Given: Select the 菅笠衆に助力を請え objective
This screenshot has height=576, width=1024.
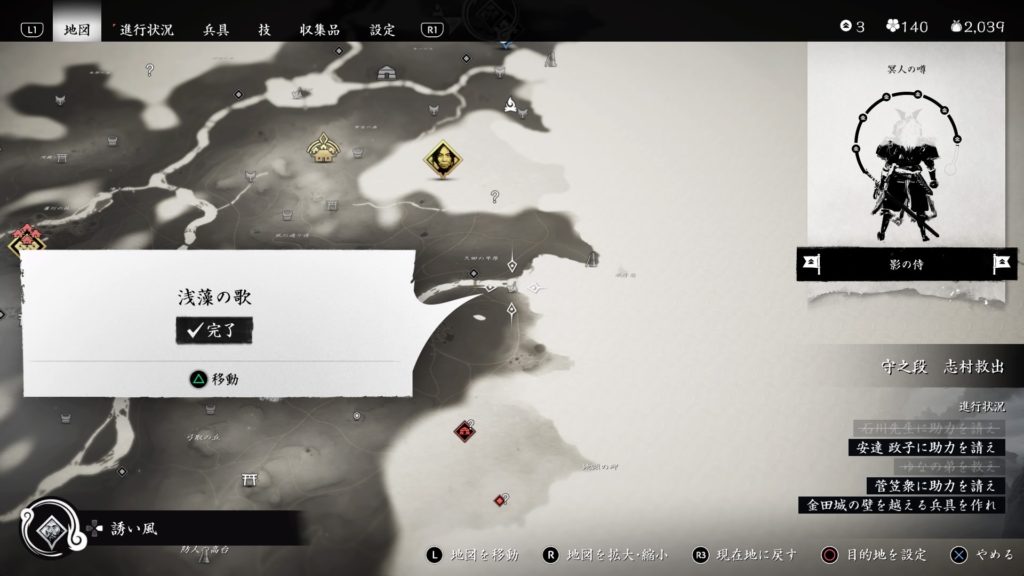Looking at the screenshot, I should tap(935, 486).
